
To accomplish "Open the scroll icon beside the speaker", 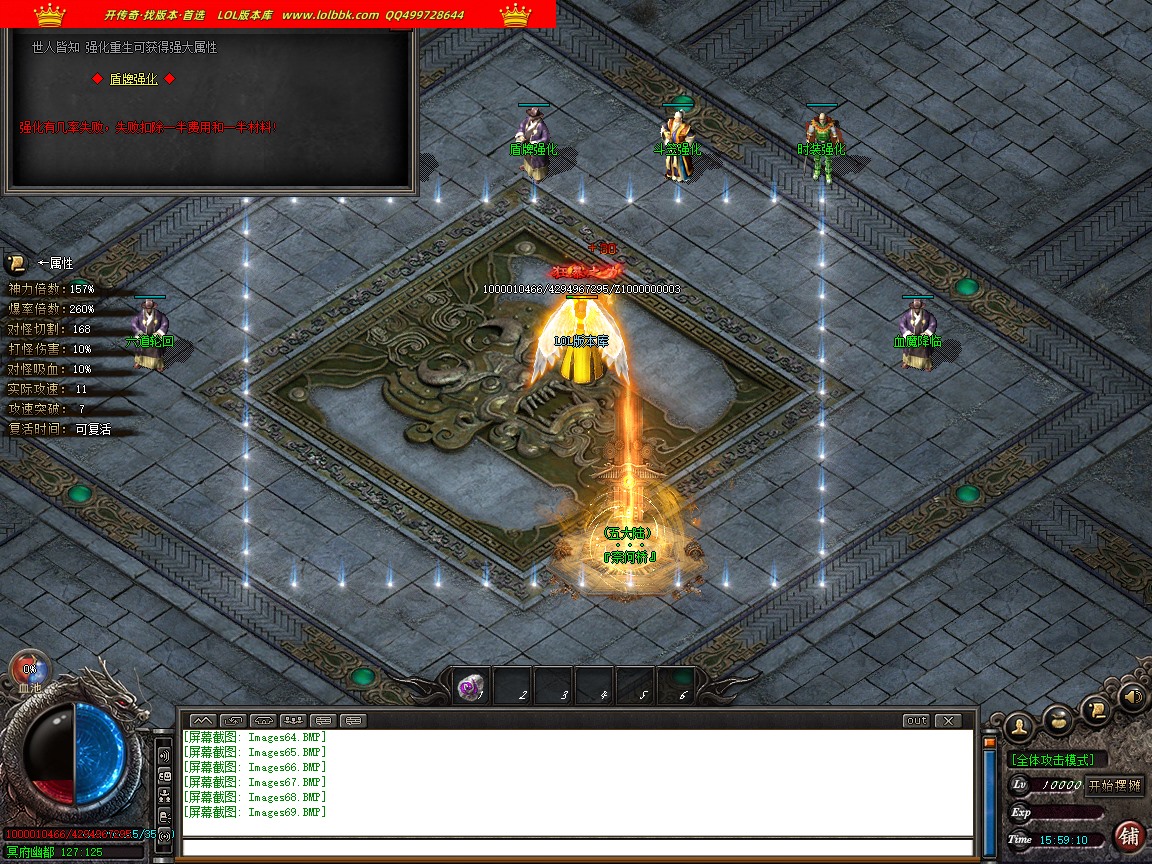I will click(x=1095, y=709).
